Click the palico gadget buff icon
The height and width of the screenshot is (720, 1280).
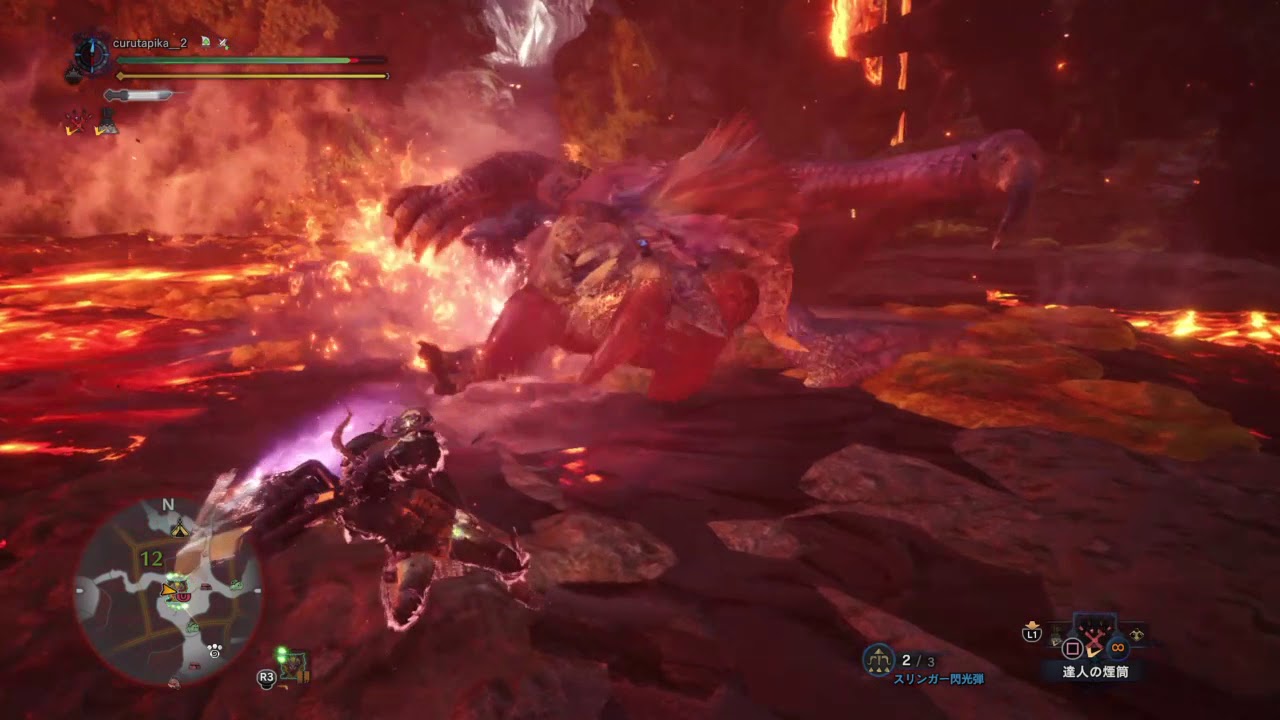pos(108,122)
